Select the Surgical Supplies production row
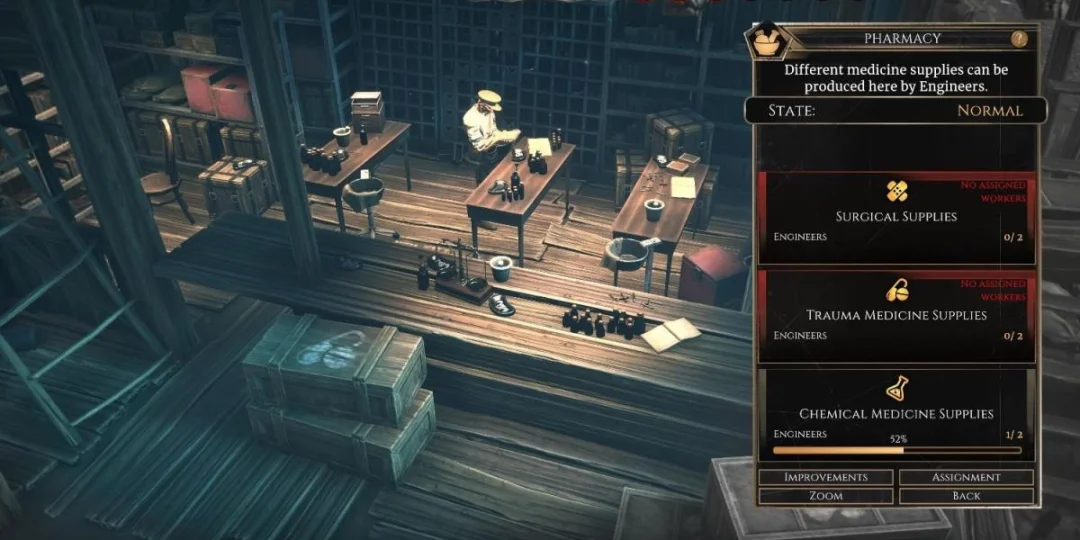The width and height of the screenshot is (1080, 540). 896,217
